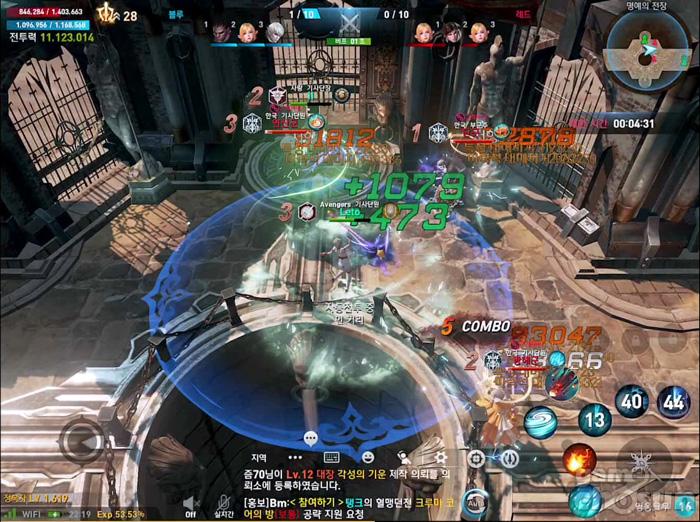This screenshot has width=700, height=522.
Task: Open the chat emoji picker
Action: click(368, 457)
